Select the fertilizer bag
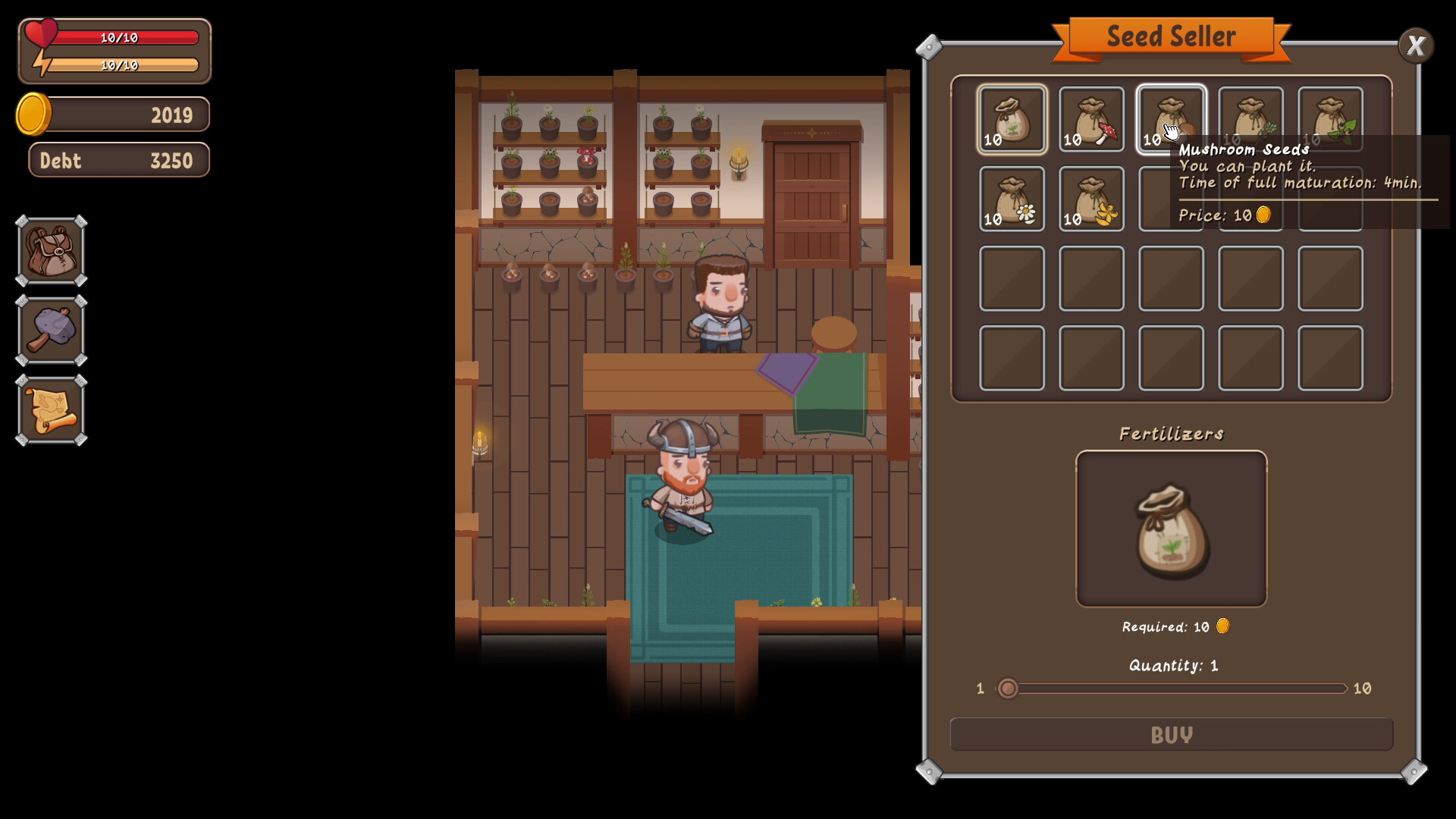1456x819 pixels. point(1171,527)
